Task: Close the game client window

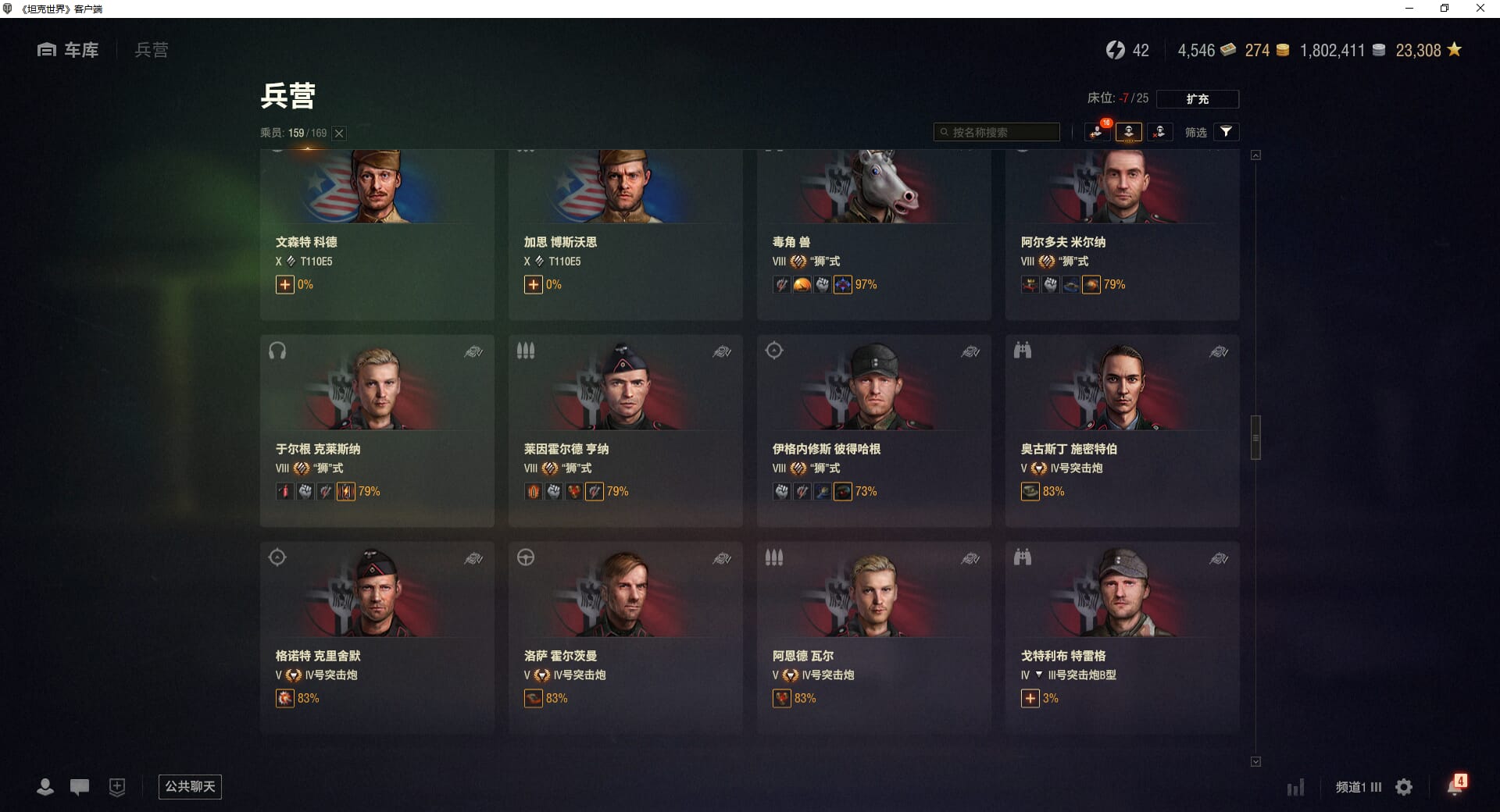Action: point(1480,9)
